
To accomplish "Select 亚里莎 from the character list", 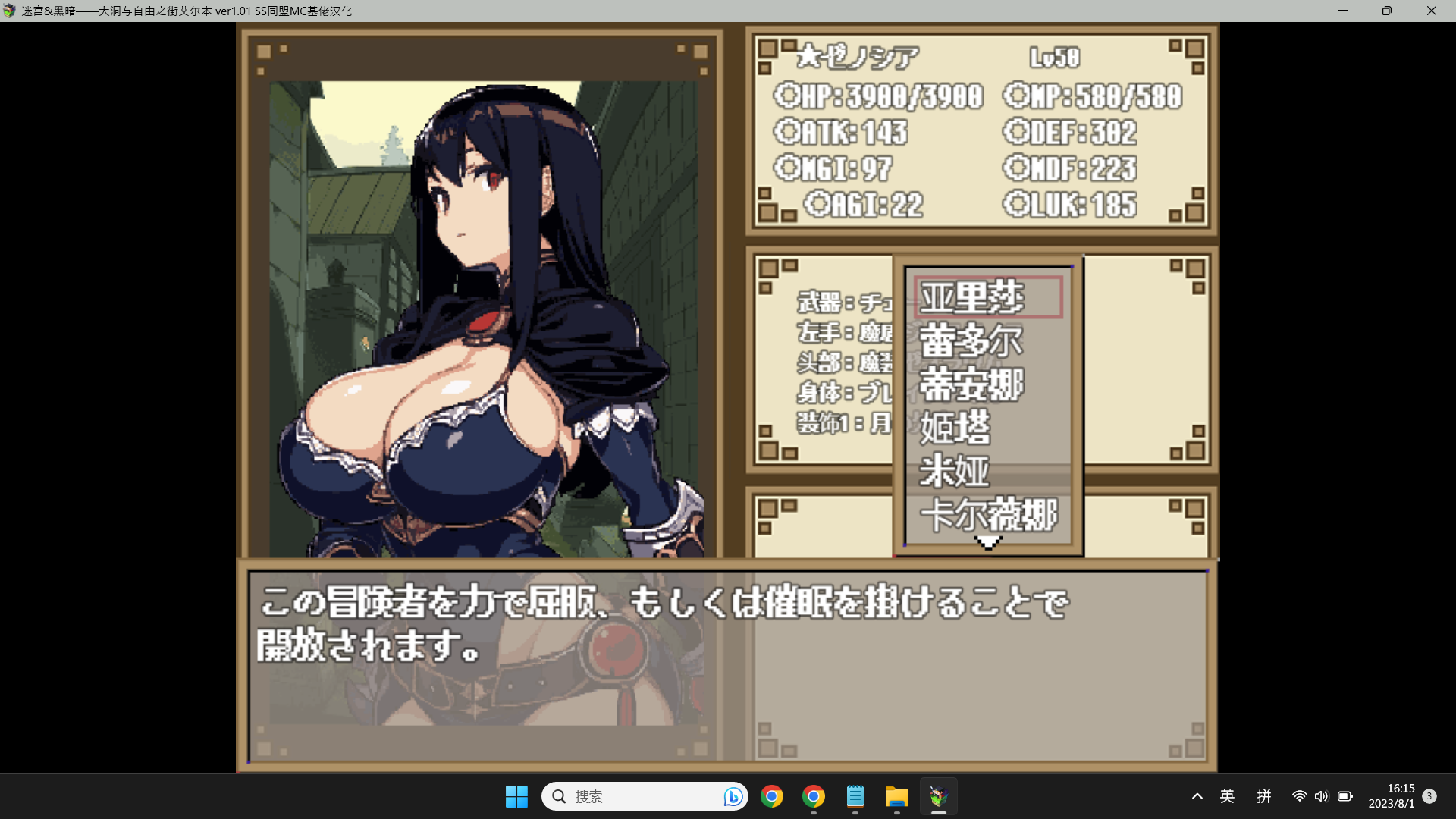I will coord(972,297).
